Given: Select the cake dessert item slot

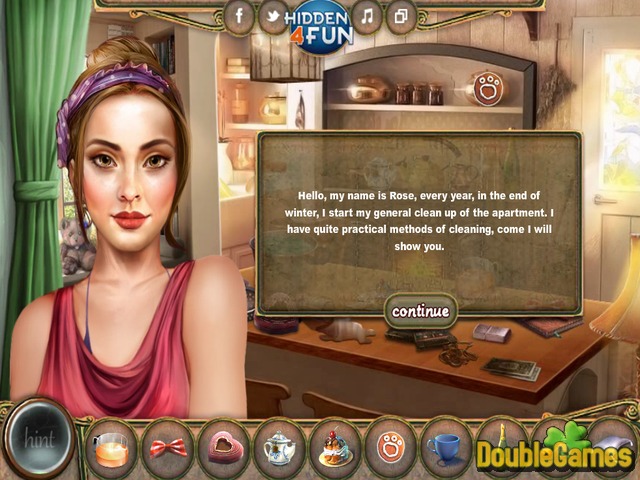Looking at the screenshot, I should [x=335, y=446].
